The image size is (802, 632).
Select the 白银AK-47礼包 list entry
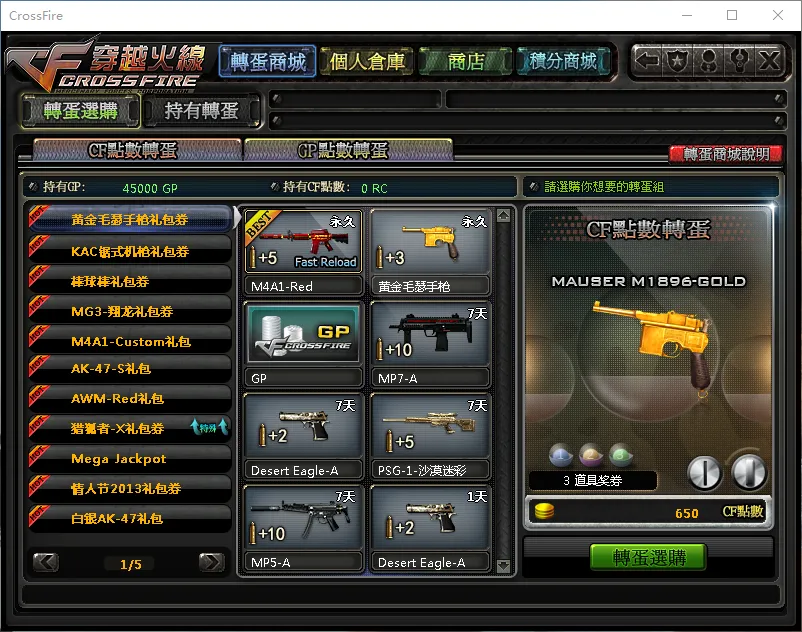[117, 518]
